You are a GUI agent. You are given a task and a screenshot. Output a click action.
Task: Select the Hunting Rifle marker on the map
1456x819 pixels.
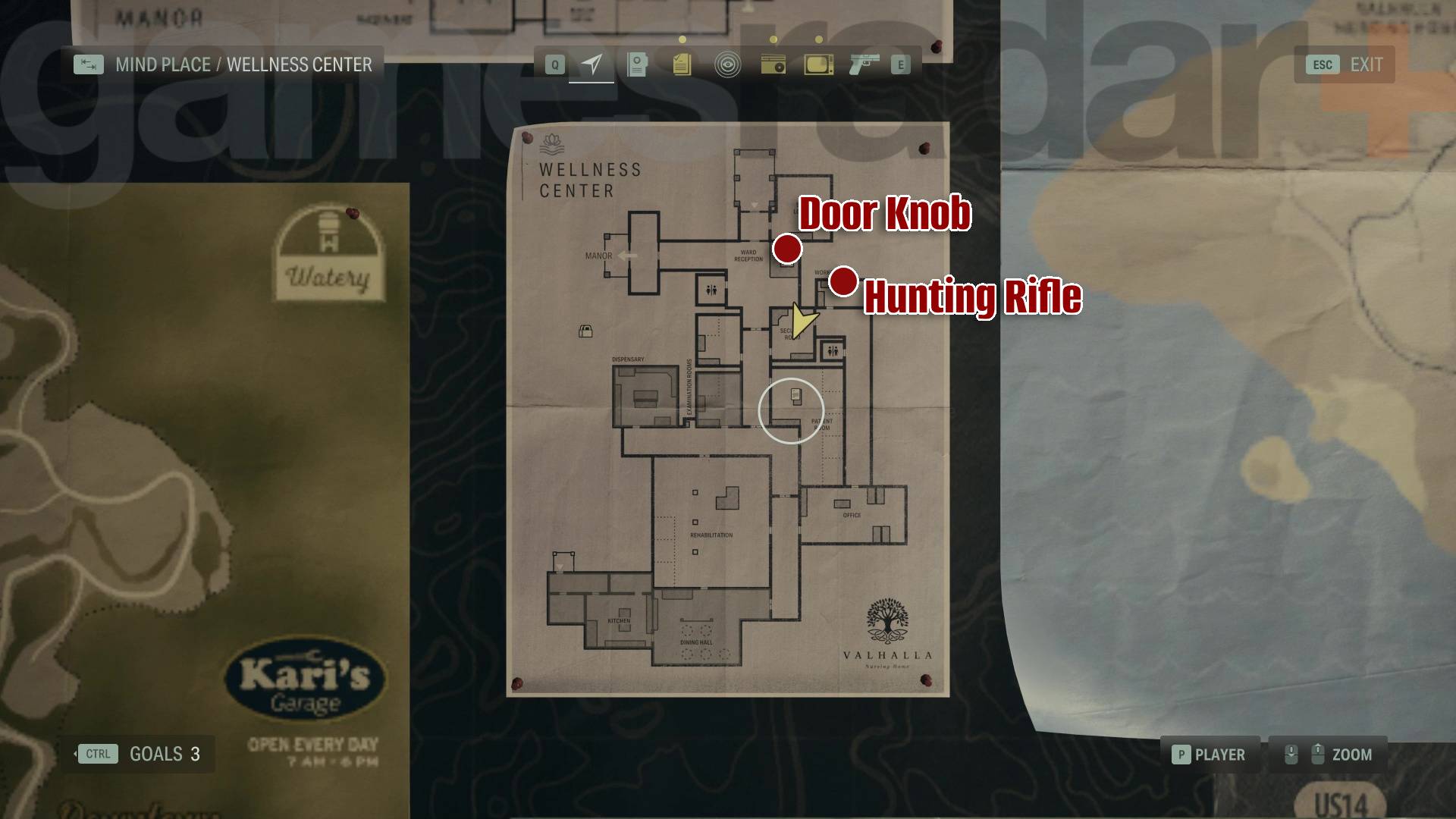(x=844, y=281)
